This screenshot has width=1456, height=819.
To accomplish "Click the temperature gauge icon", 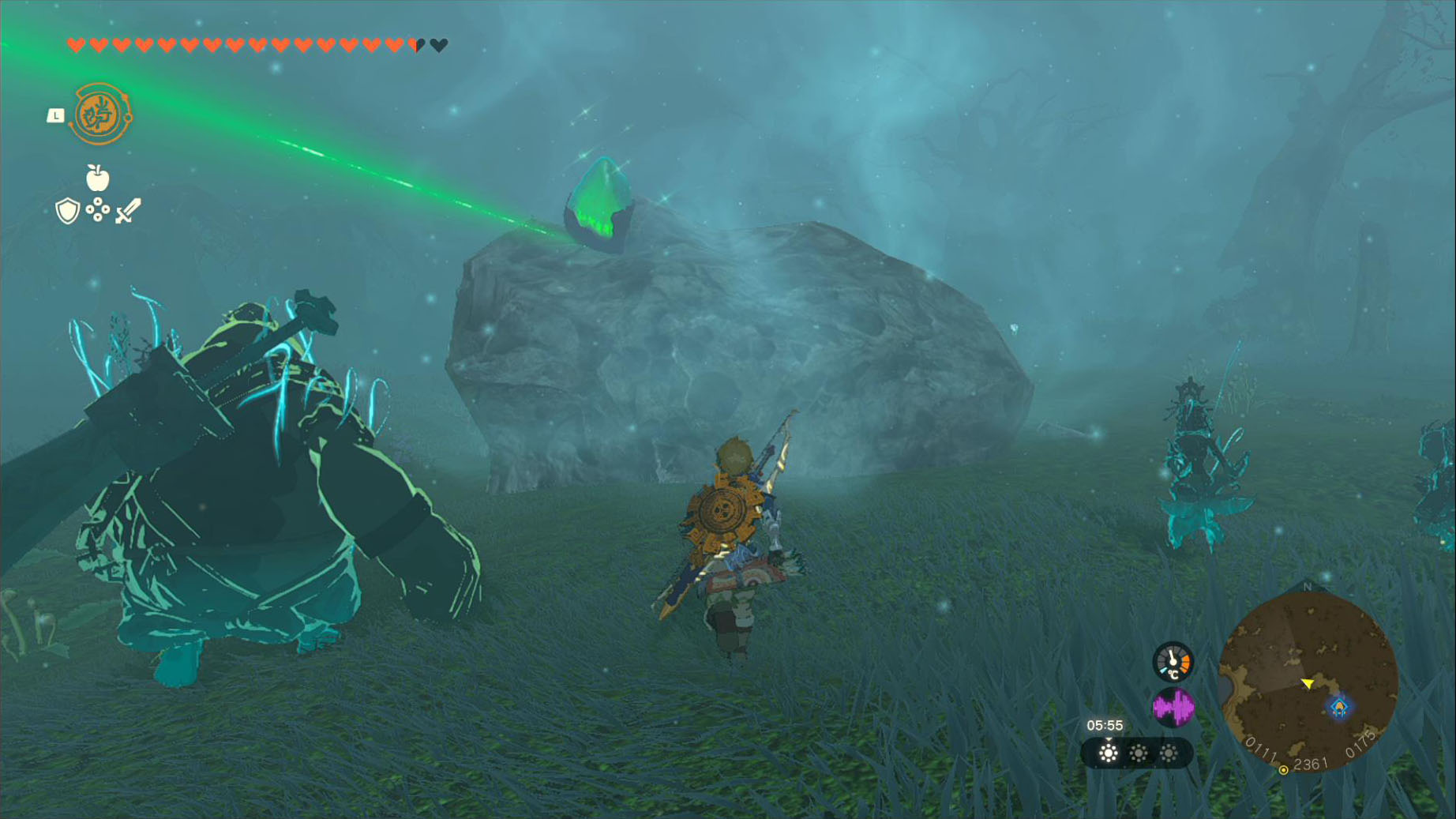I will 1173,662.
